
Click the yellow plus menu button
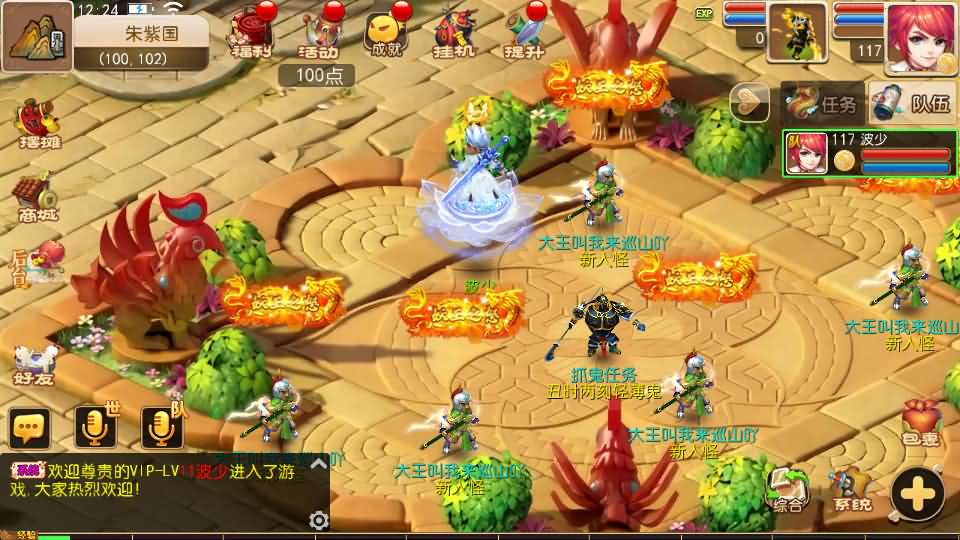pos(917,491)
